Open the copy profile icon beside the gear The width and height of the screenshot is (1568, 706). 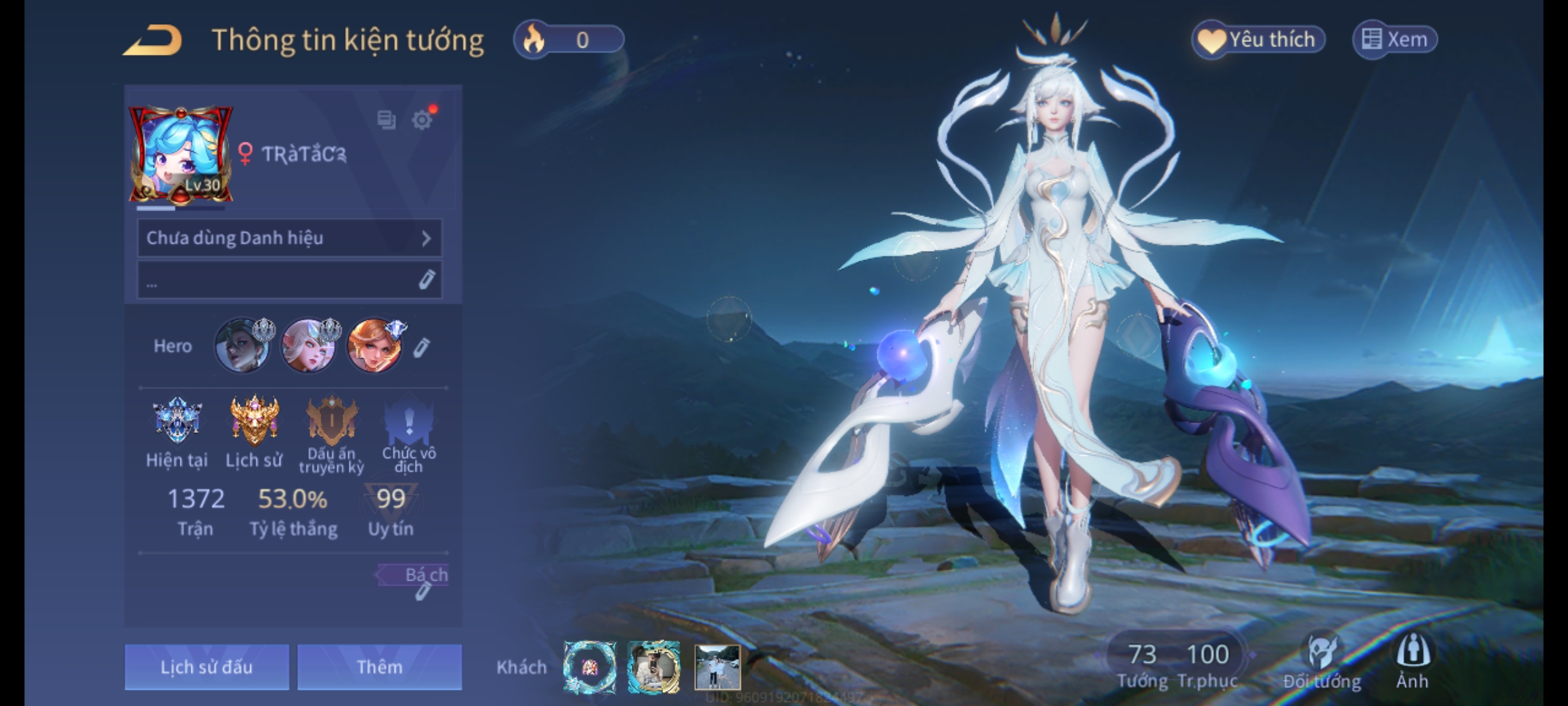click(386, 120)
